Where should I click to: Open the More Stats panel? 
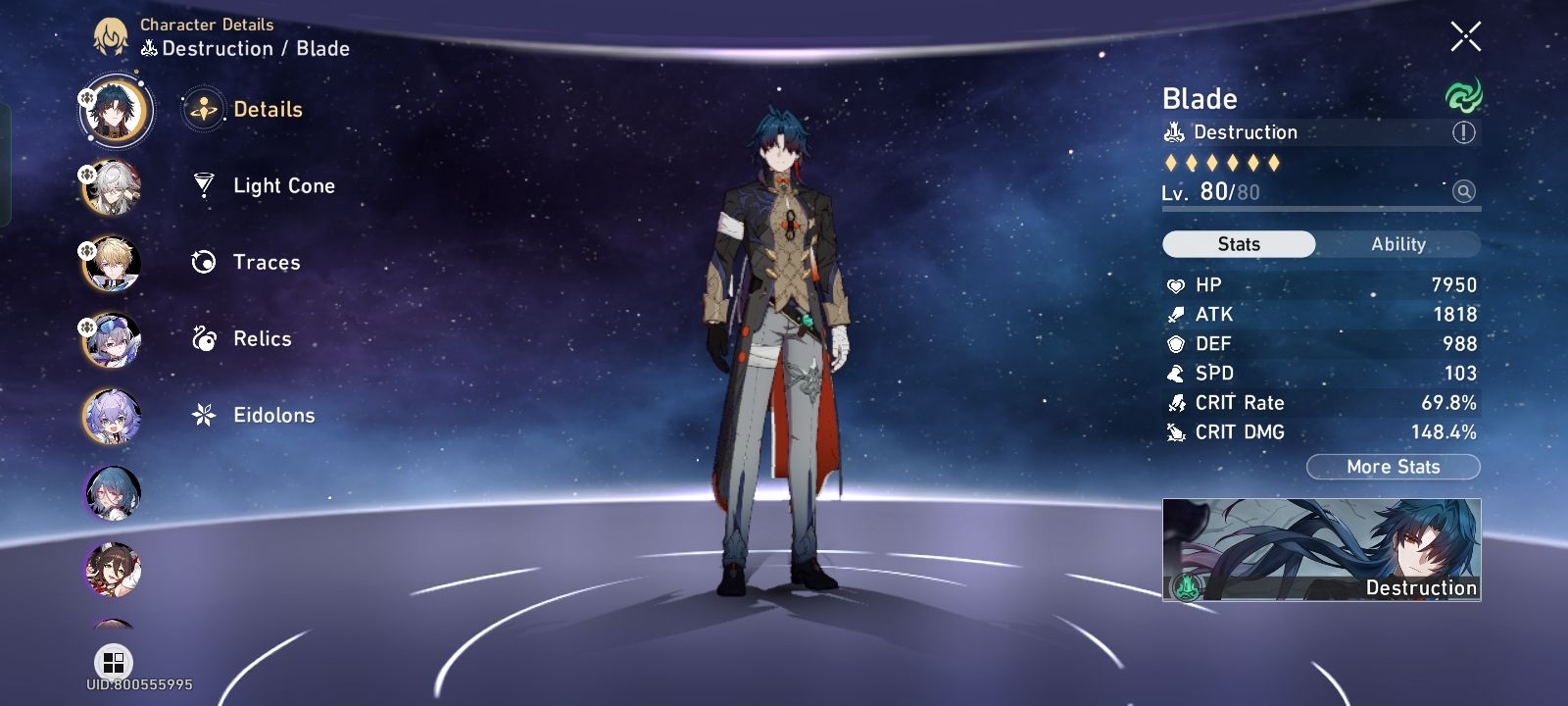point(1393,467)
